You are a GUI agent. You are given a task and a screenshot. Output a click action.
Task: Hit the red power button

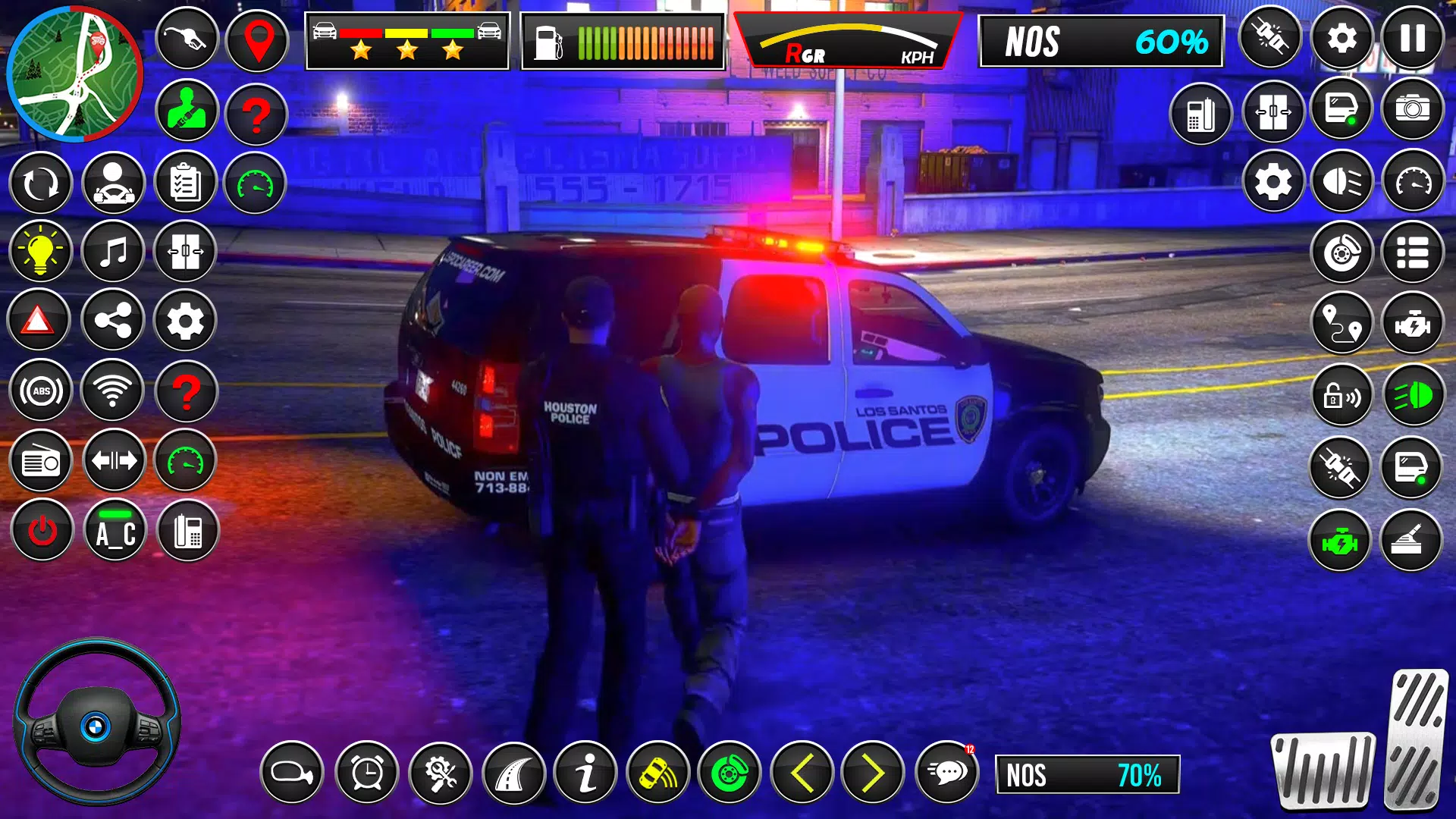42,531
